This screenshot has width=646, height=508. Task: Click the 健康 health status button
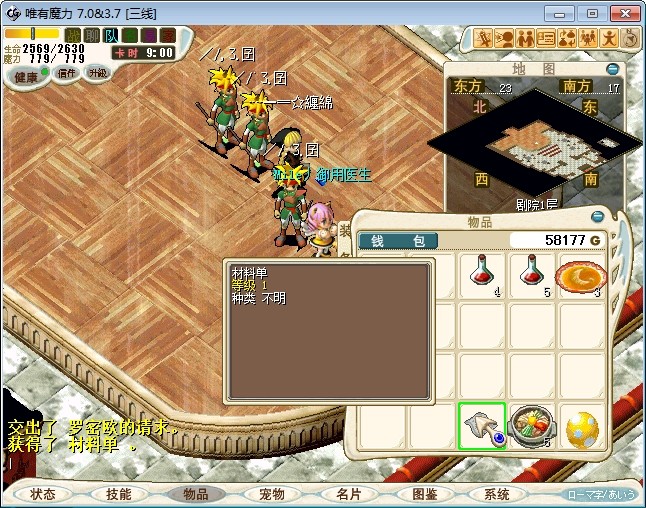pos(27,77)
